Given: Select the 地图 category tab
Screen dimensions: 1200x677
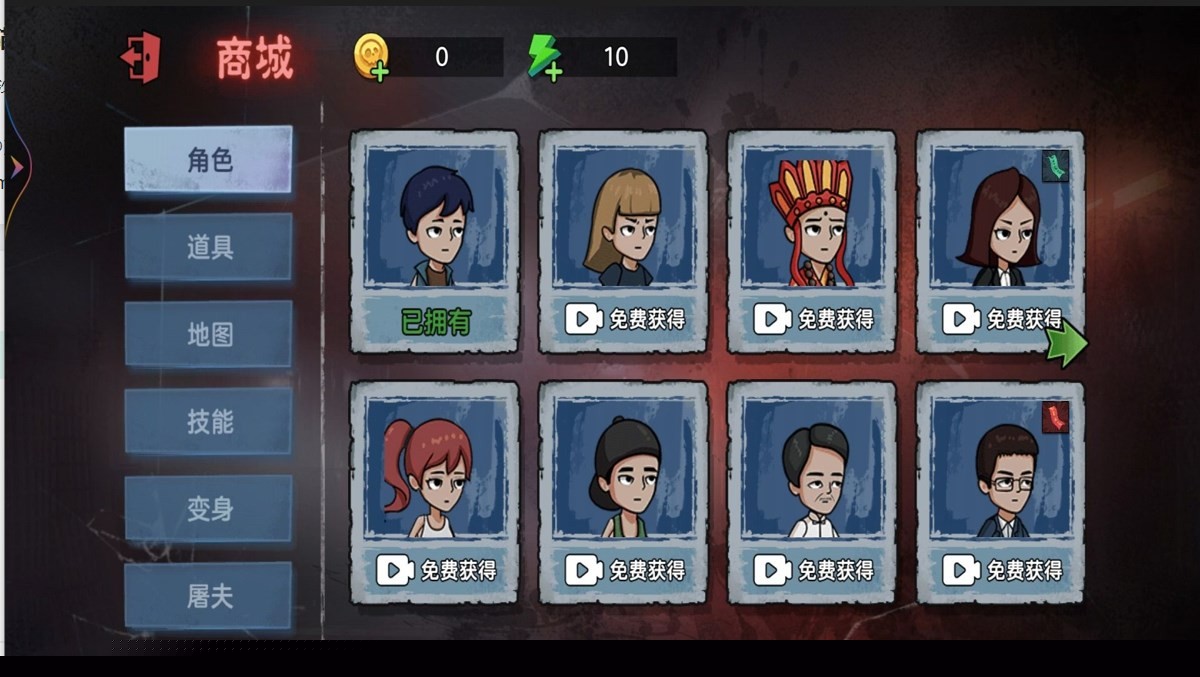Looking at the screenshot, I should pyautogui.click(x=209, y=334).
